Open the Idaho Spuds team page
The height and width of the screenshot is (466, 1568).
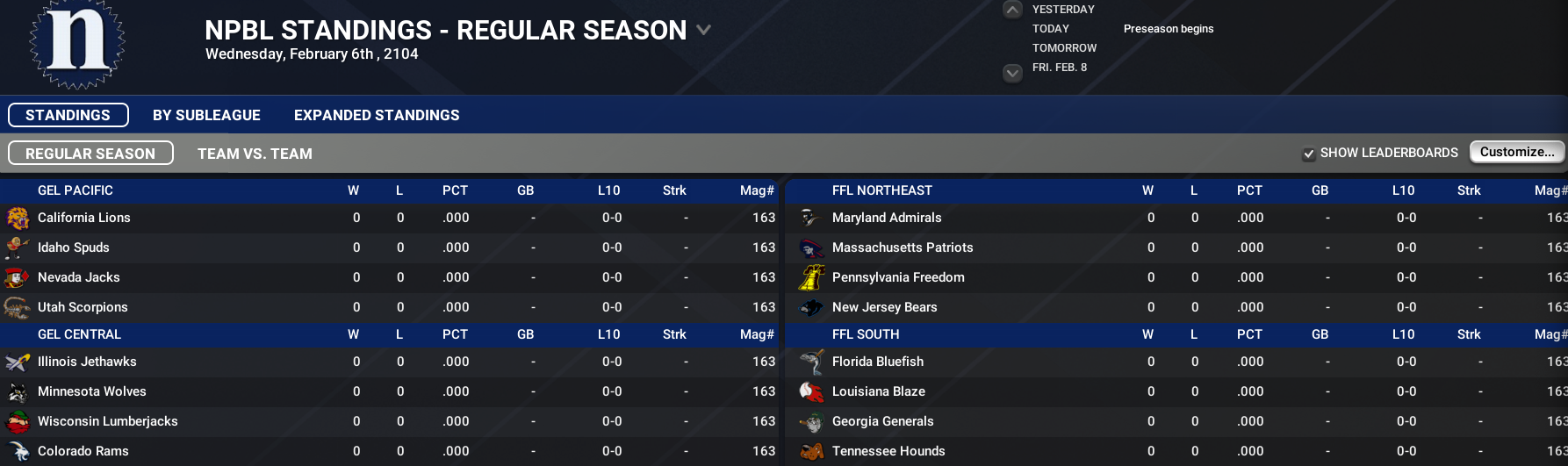(74, 247)
